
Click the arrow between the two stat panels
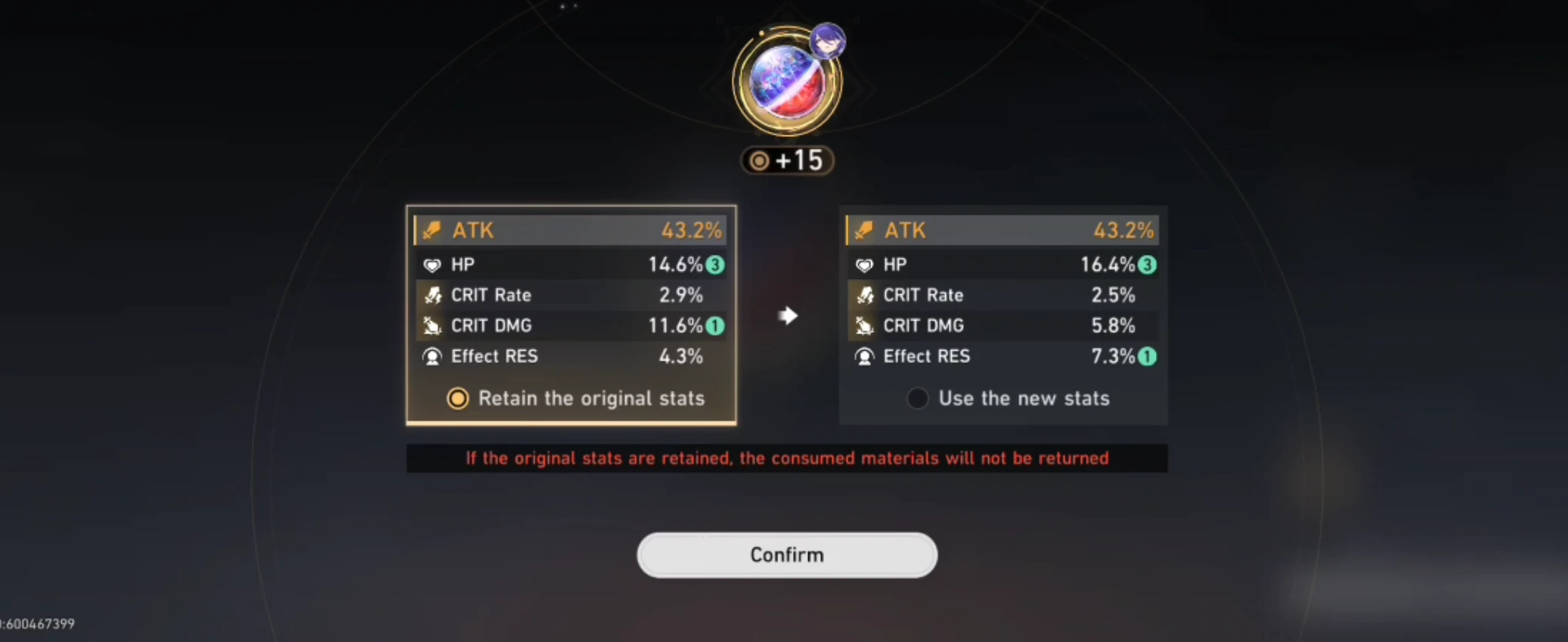coord(788,316)
